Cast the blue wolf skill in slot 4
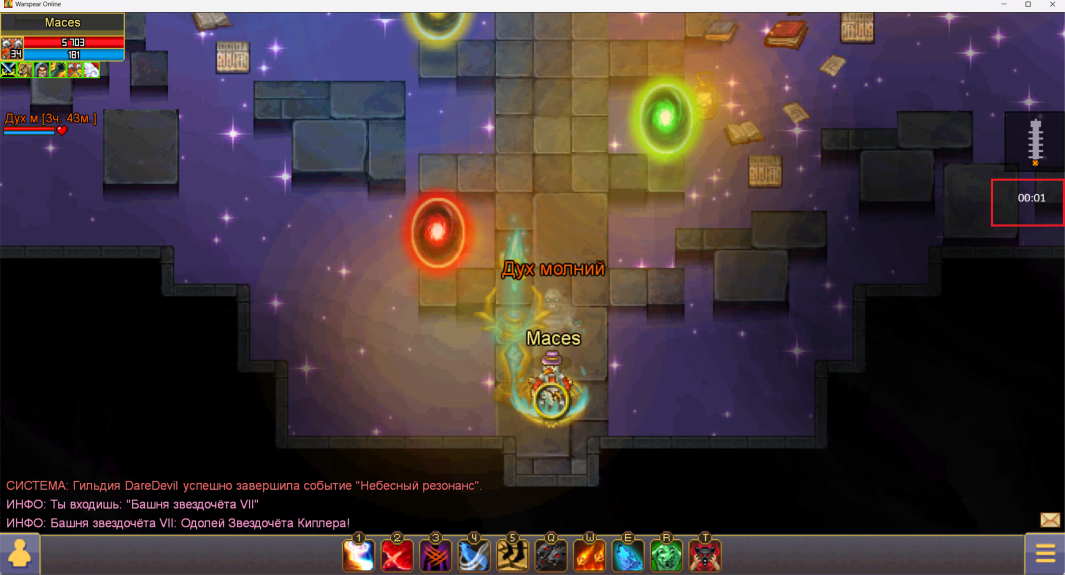 point(474,555)
